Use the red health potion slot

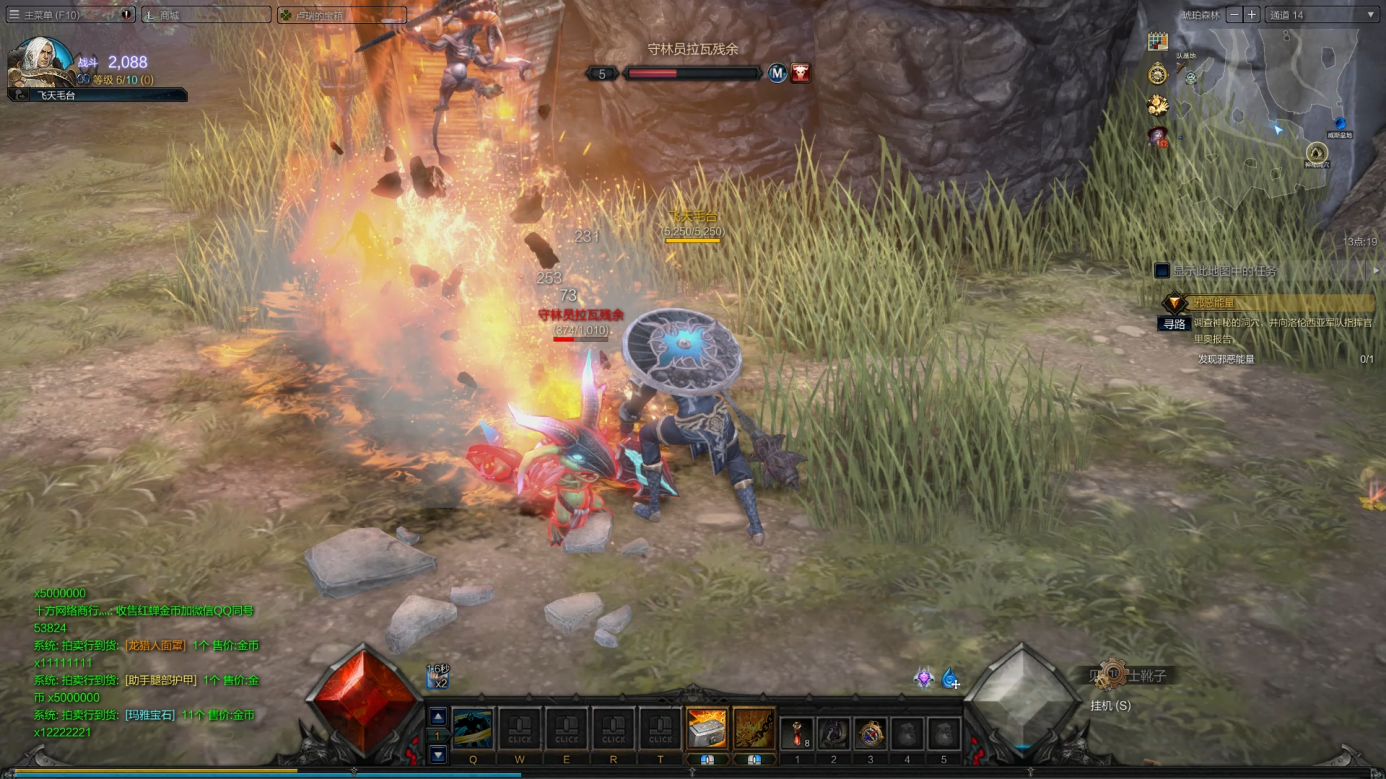coord(797,733)
